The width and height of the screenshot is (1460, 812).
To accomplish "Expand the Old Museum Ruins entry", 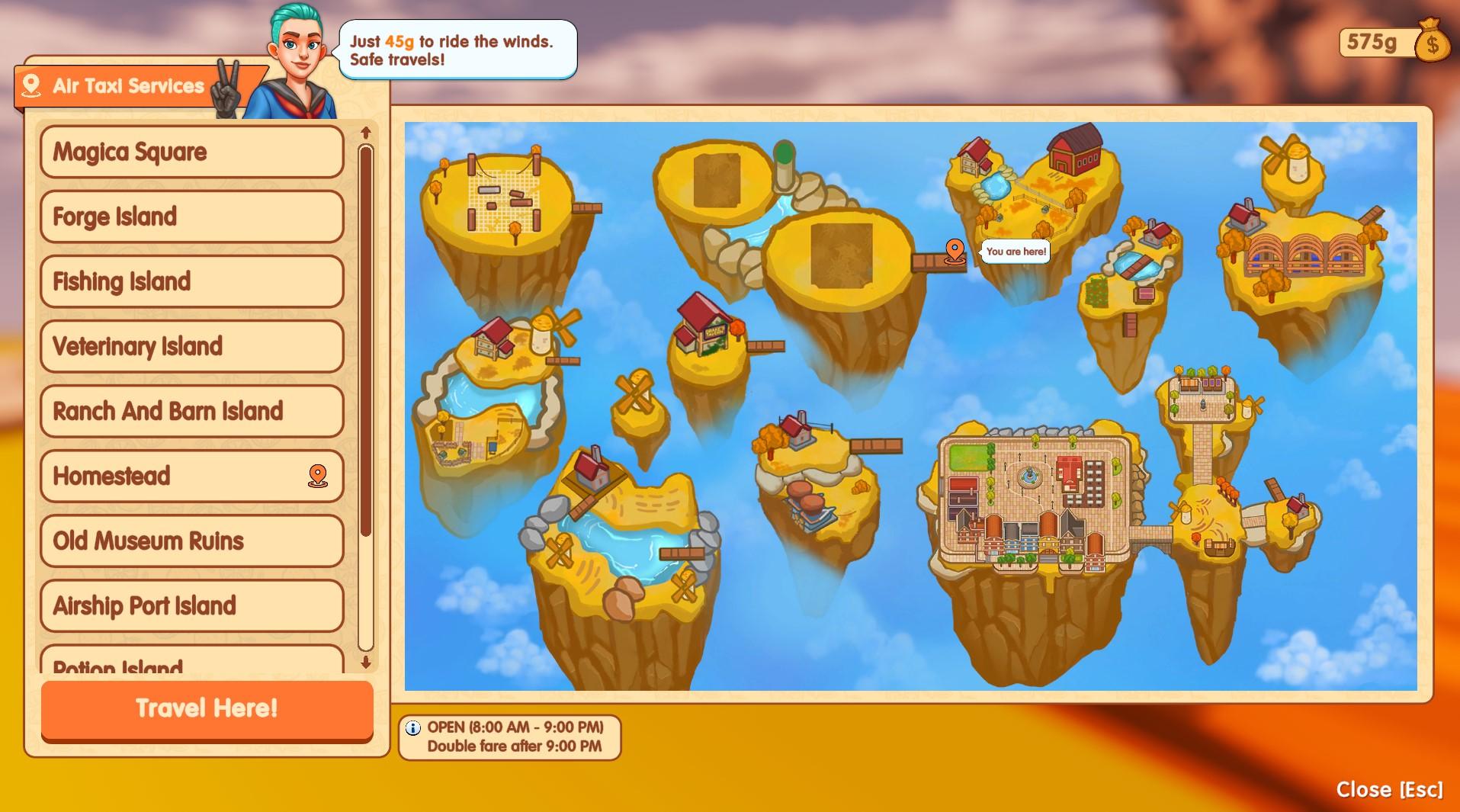I will 191,541.
